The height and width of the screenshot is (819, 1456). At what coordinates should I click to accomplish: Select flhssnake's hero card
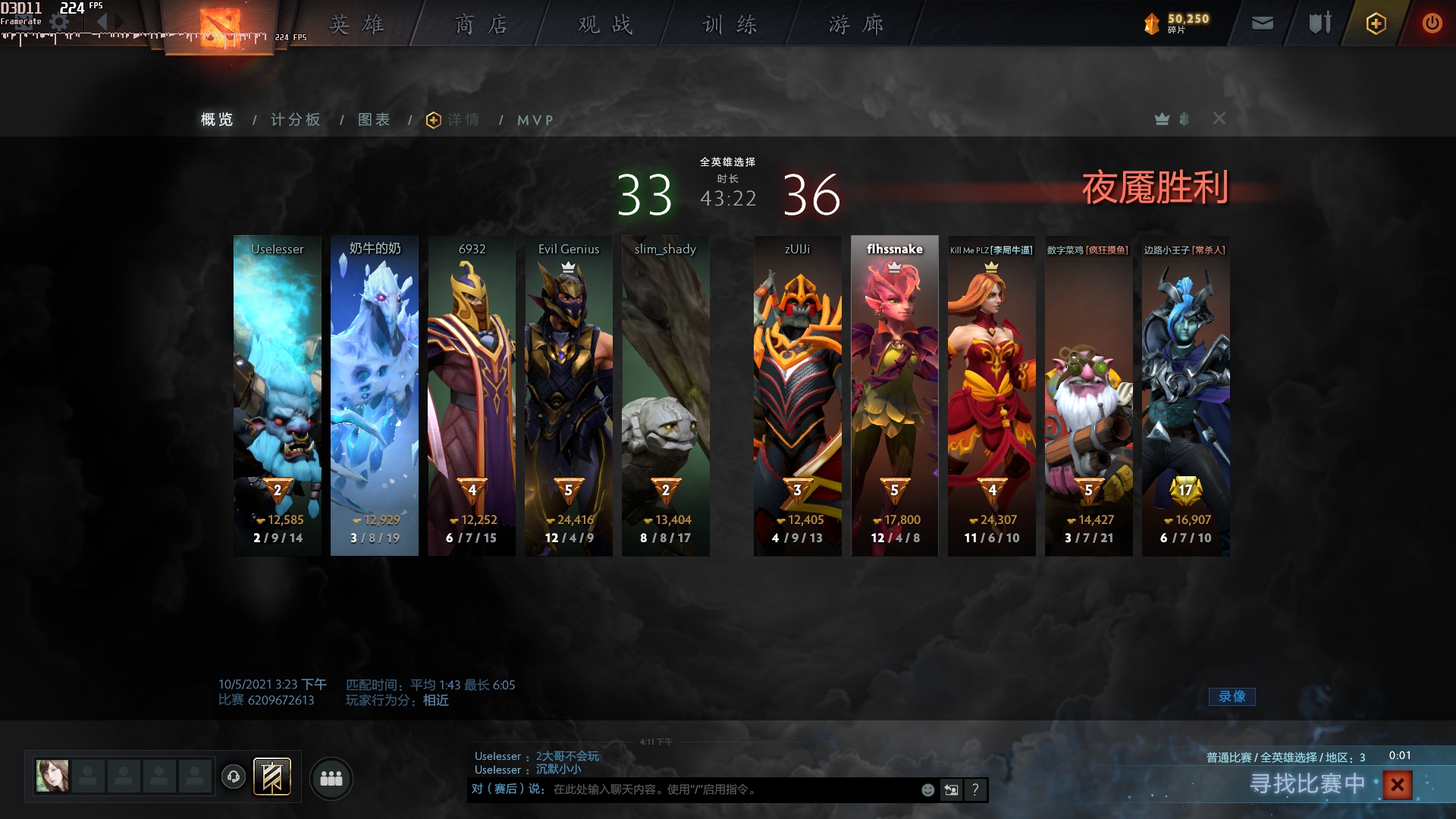point(895,394)
